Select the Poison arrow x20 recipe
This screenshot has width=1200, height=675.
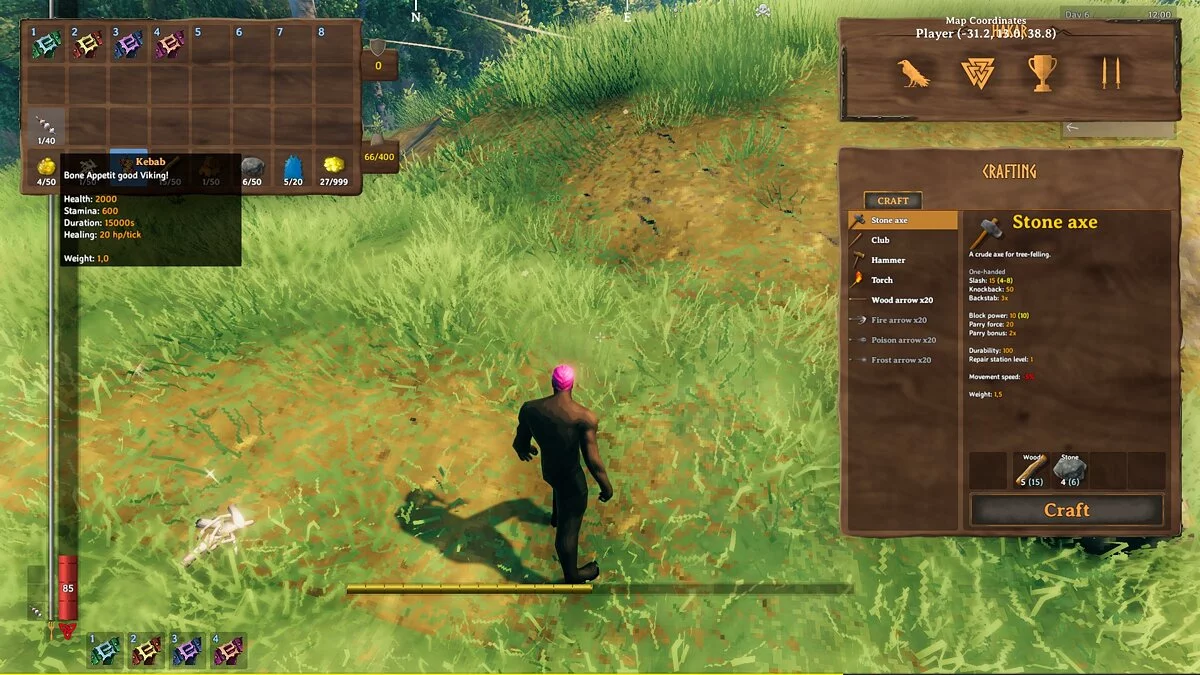coord(903,340)
